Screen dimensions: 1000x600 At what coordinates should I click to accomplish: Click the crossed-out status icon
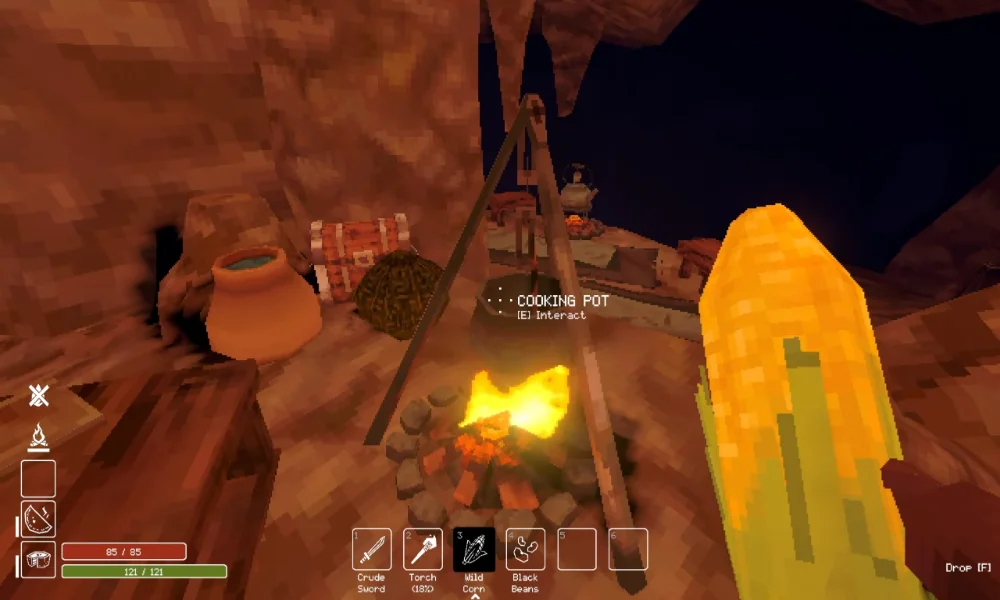39,396
